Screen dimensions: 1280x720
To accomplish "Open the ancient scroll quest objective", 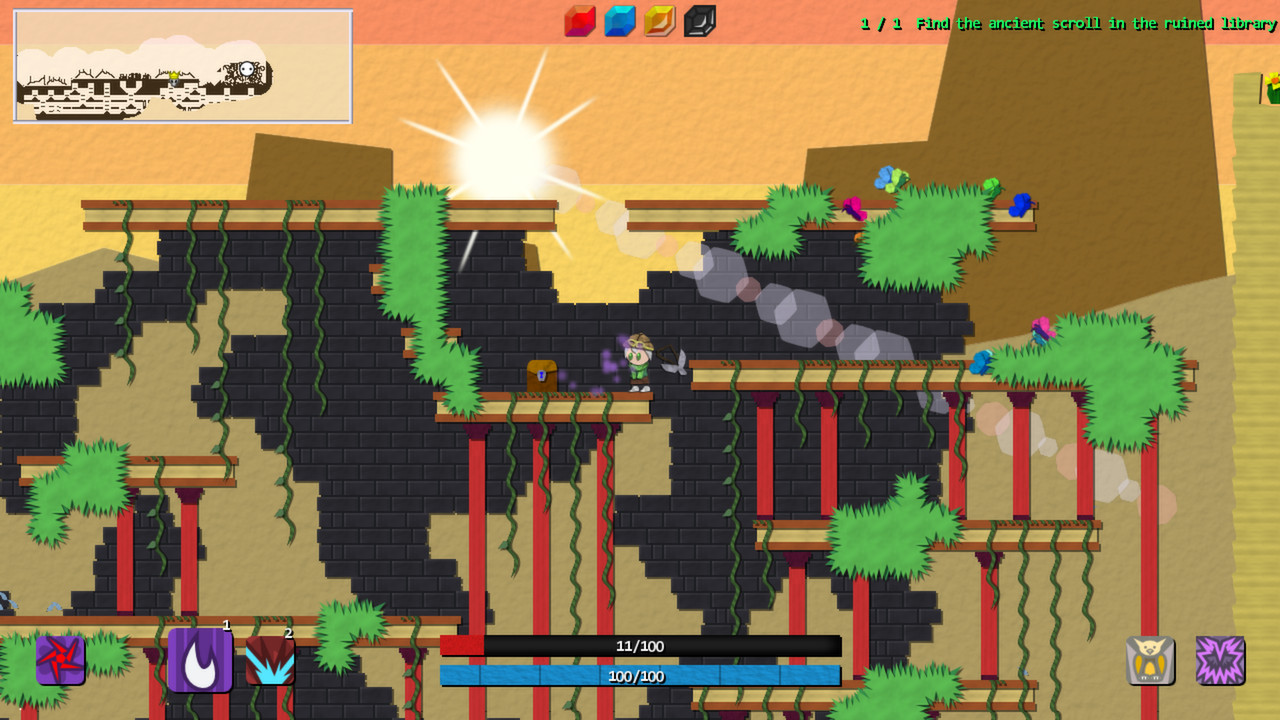I will pos(1068,23).
